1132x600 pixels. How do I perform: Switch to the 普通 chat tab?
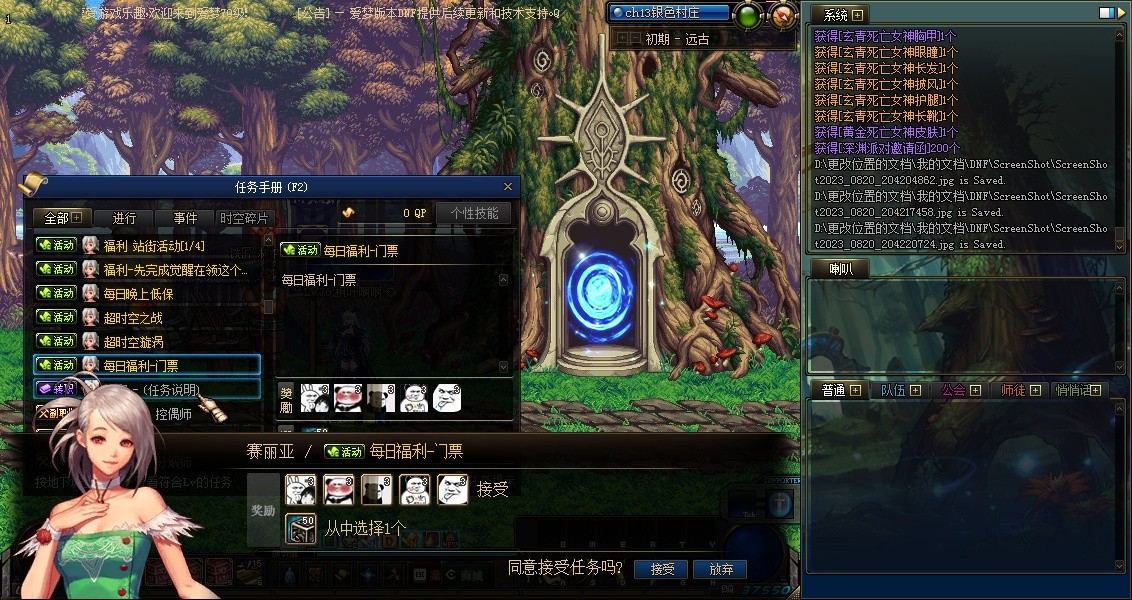click(833, 390)
